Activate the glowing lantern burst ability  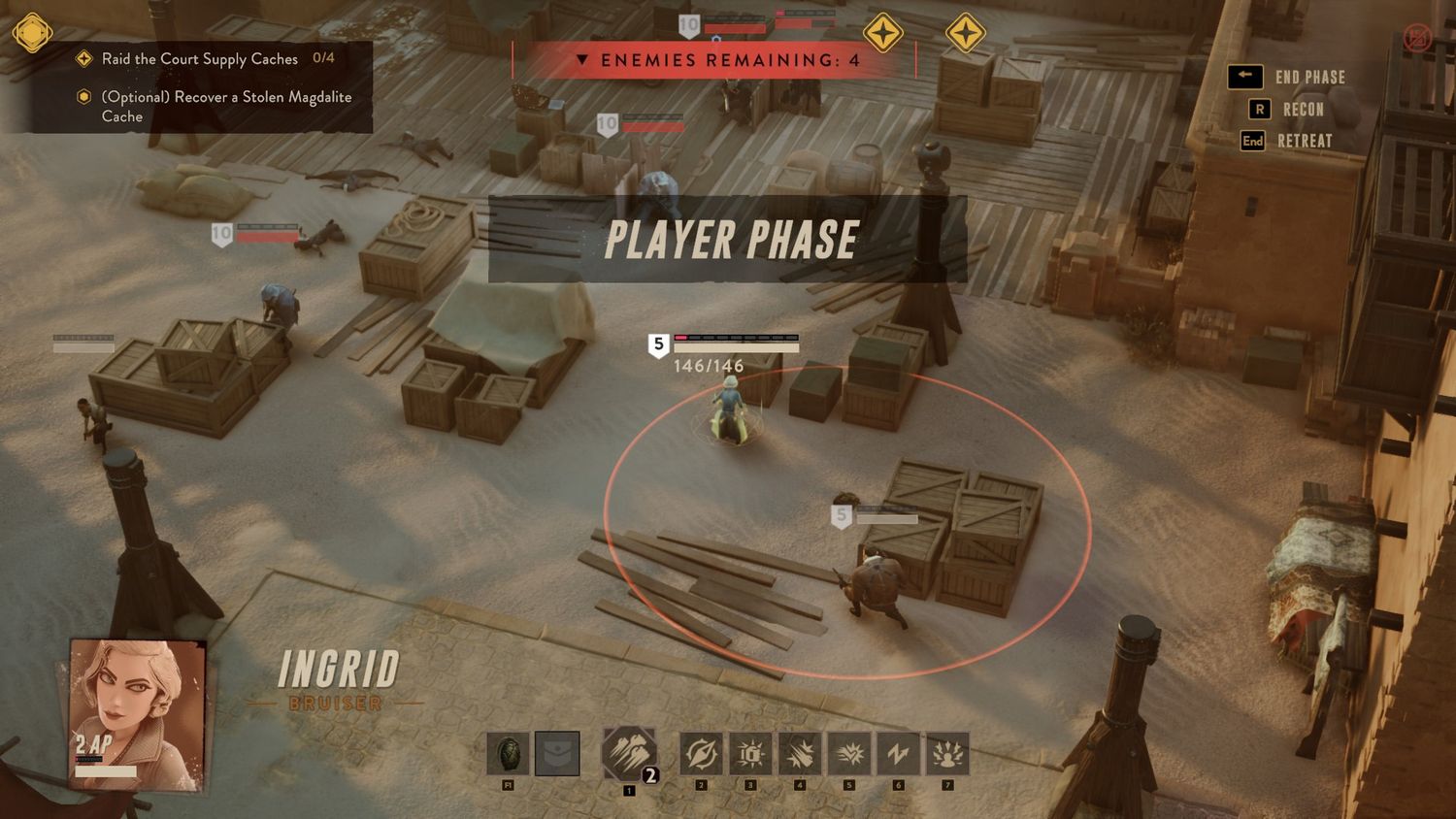pyautogui.click(x=750, y=754)
